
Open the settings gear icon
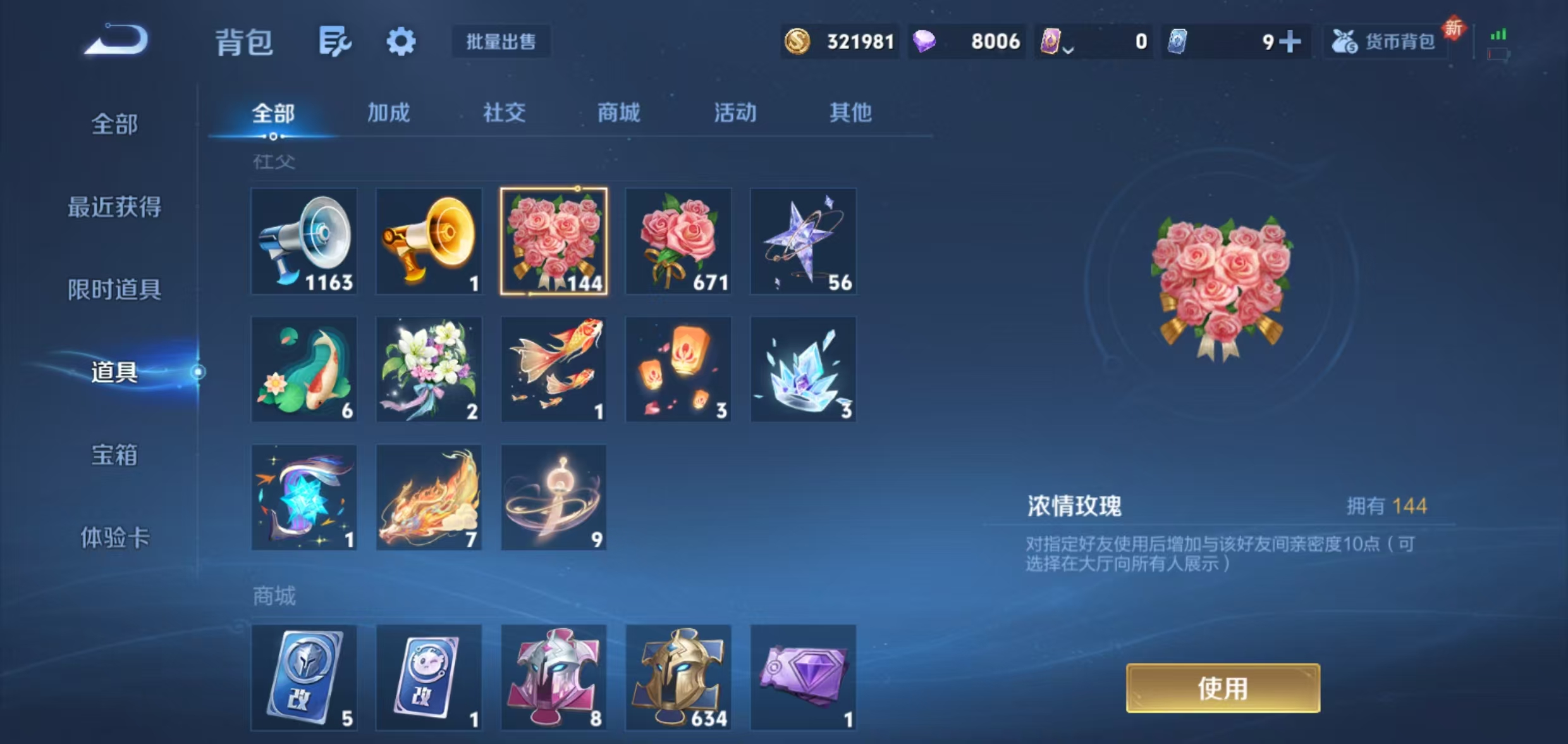click(x=400, y=40)
